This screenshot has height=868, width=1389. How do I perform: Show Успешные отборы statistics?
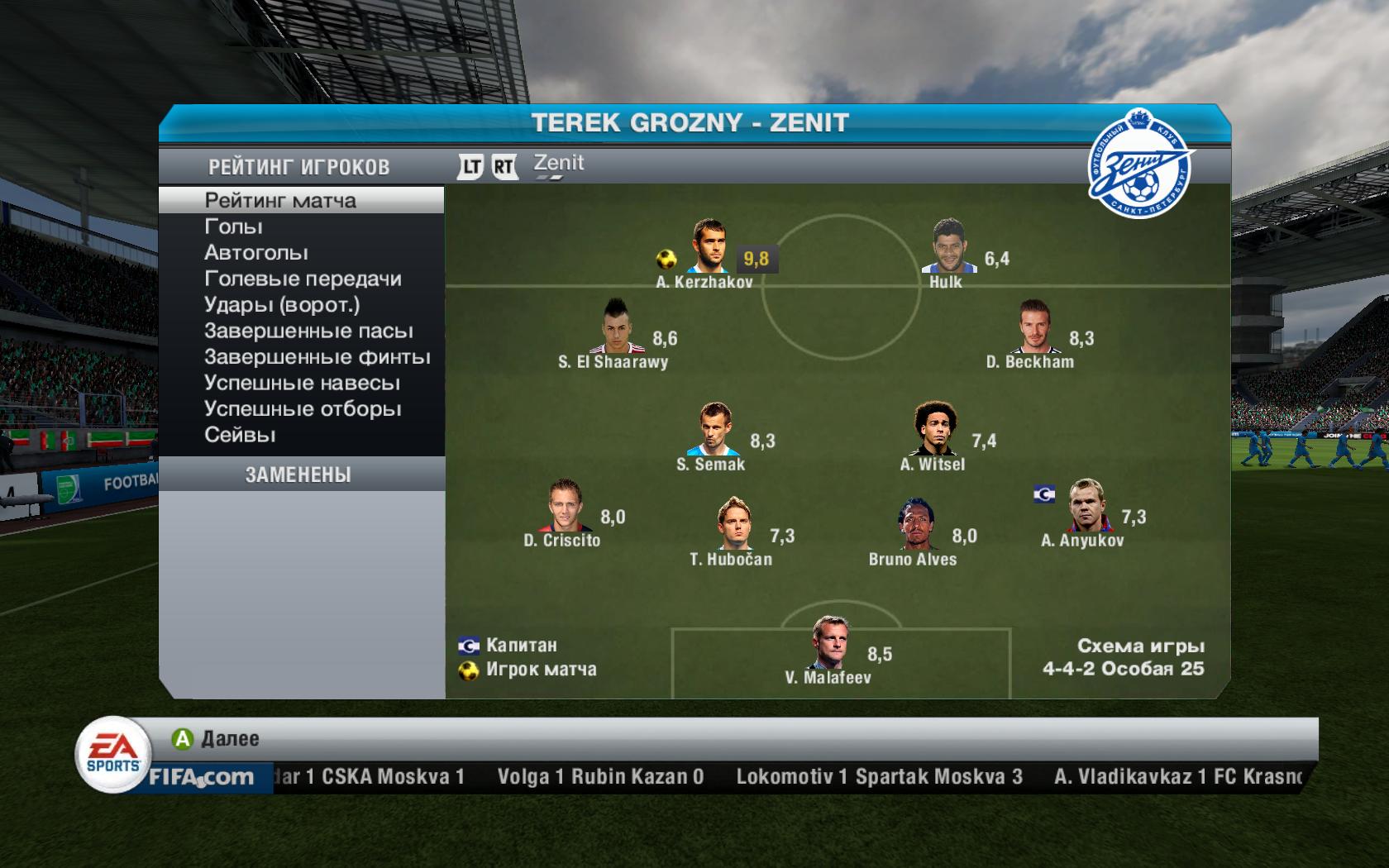click(303, 409)
